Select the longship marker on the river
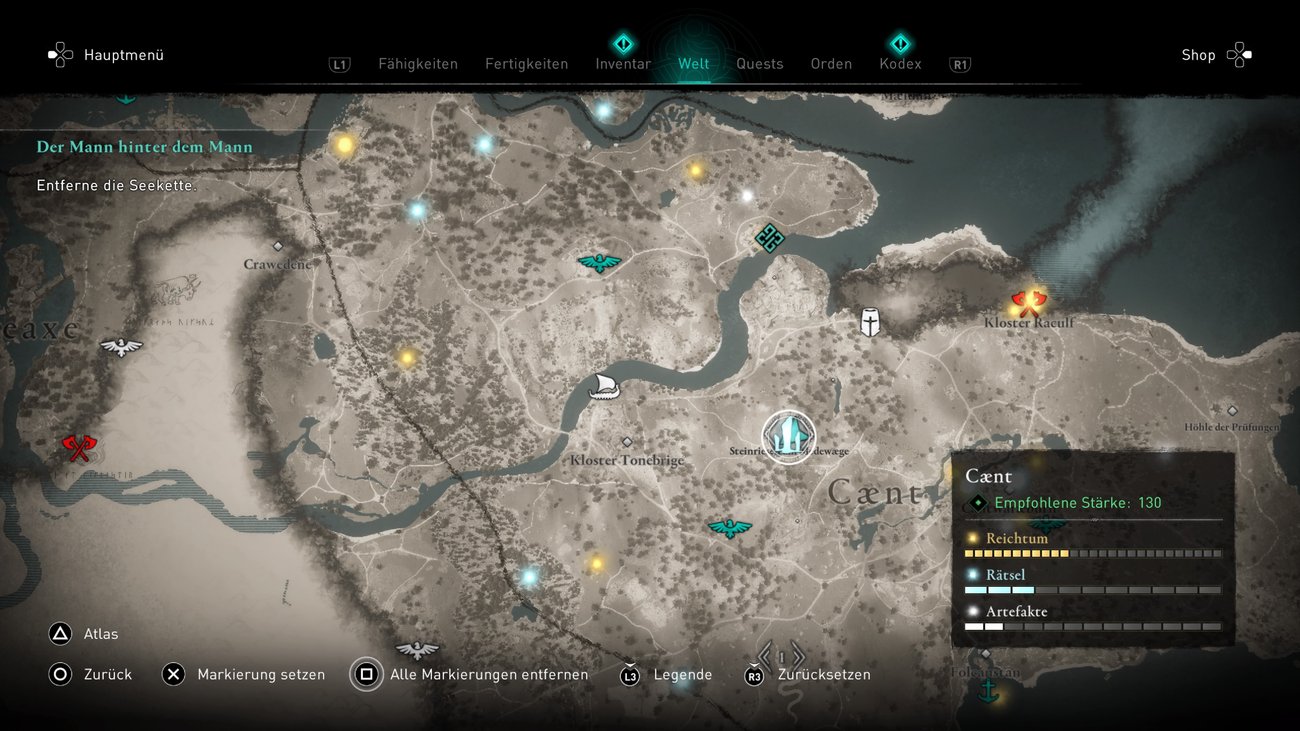The image size is (1300, 731). tap(604, 386)
